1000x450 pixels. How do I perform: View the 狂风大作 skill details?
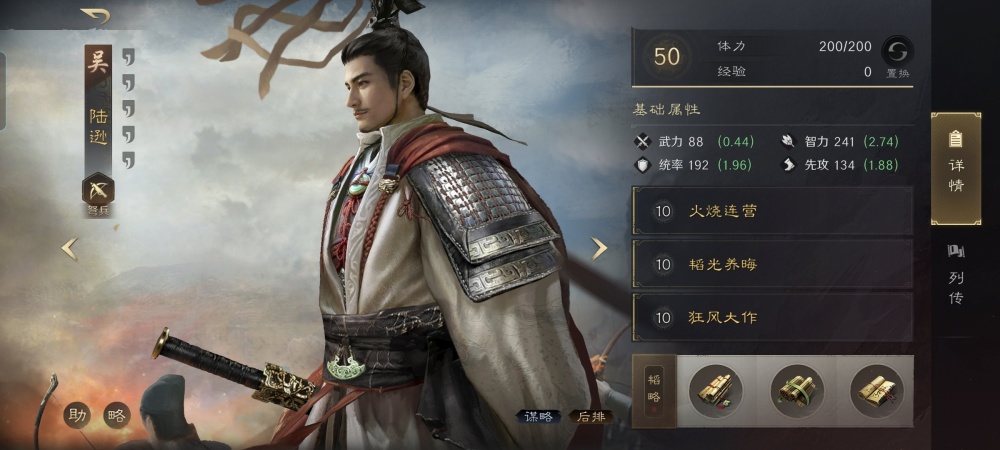point(772,318)
